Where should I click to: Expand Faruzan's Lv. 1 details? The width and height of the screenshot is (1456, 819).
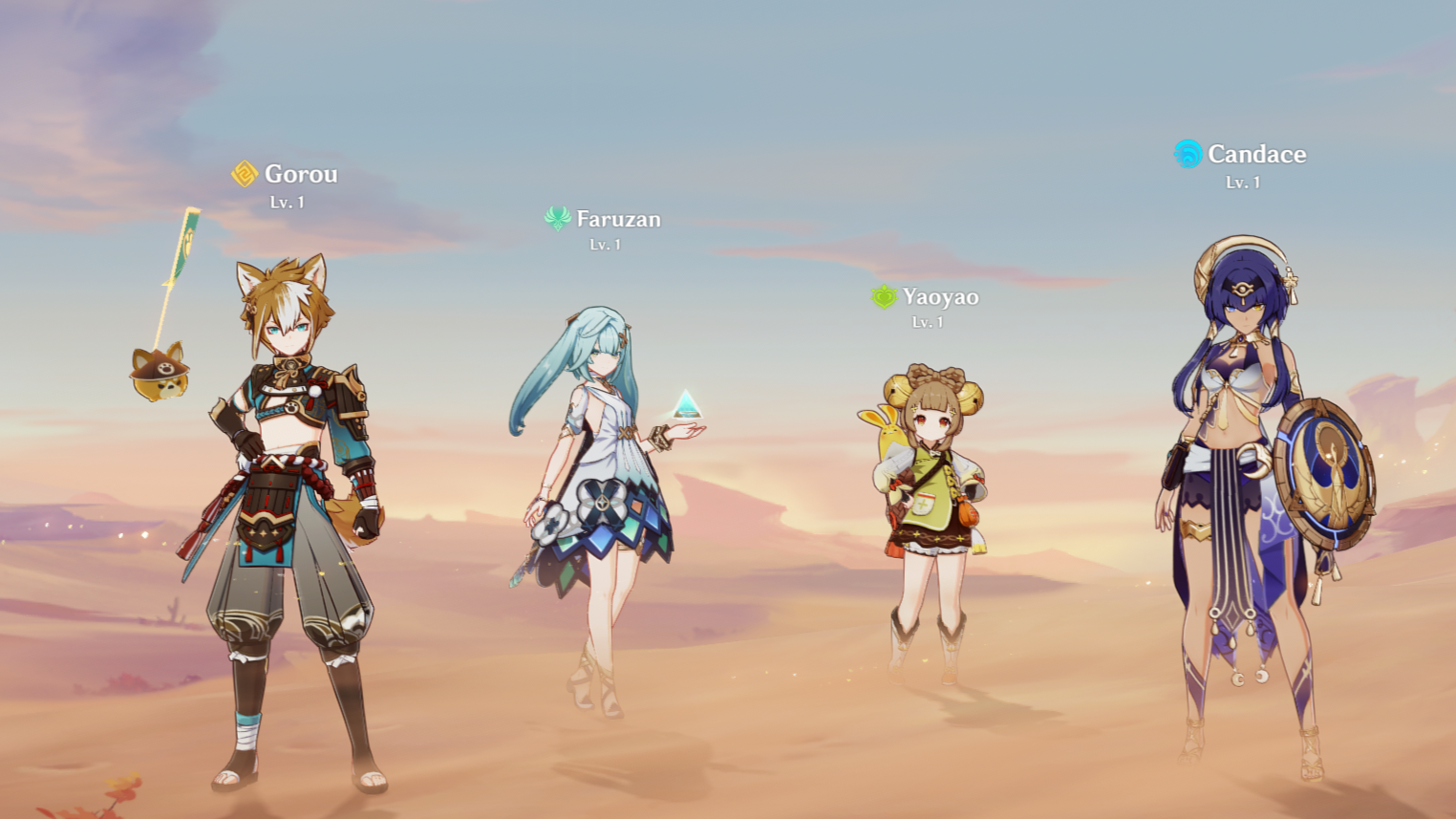click(x=604, y=244)
